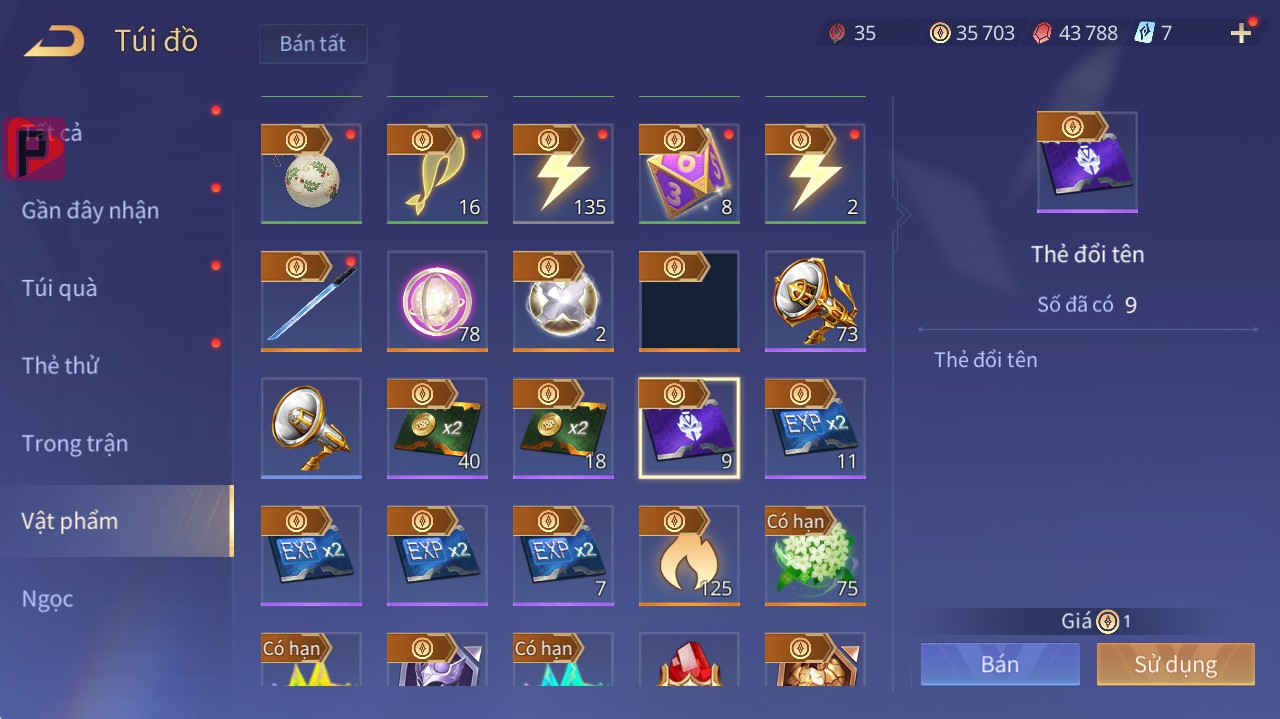Open the Gần đây nhận tab
Screen dimensions: 1280x719
[90, 211]
